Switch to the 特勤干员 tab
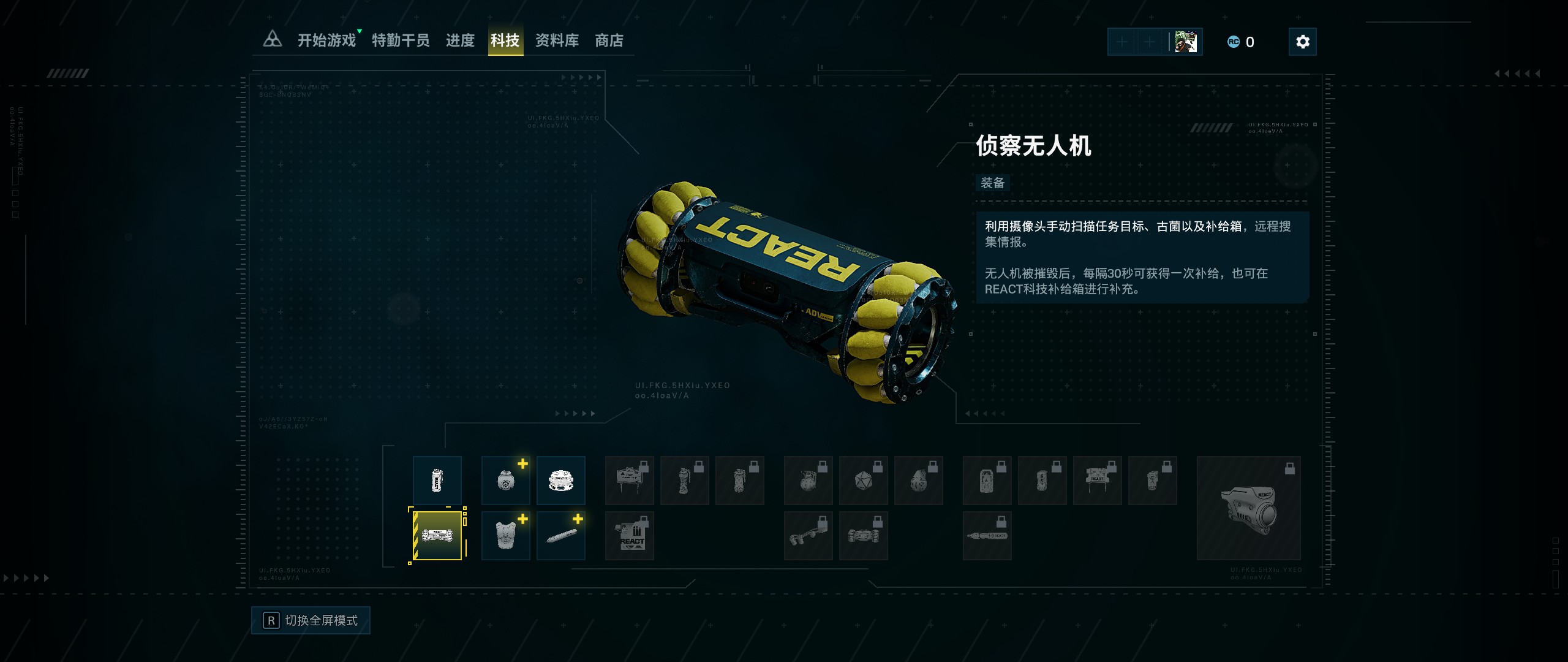This screenshot has height=662, width=1568. [x=401, y=41]
